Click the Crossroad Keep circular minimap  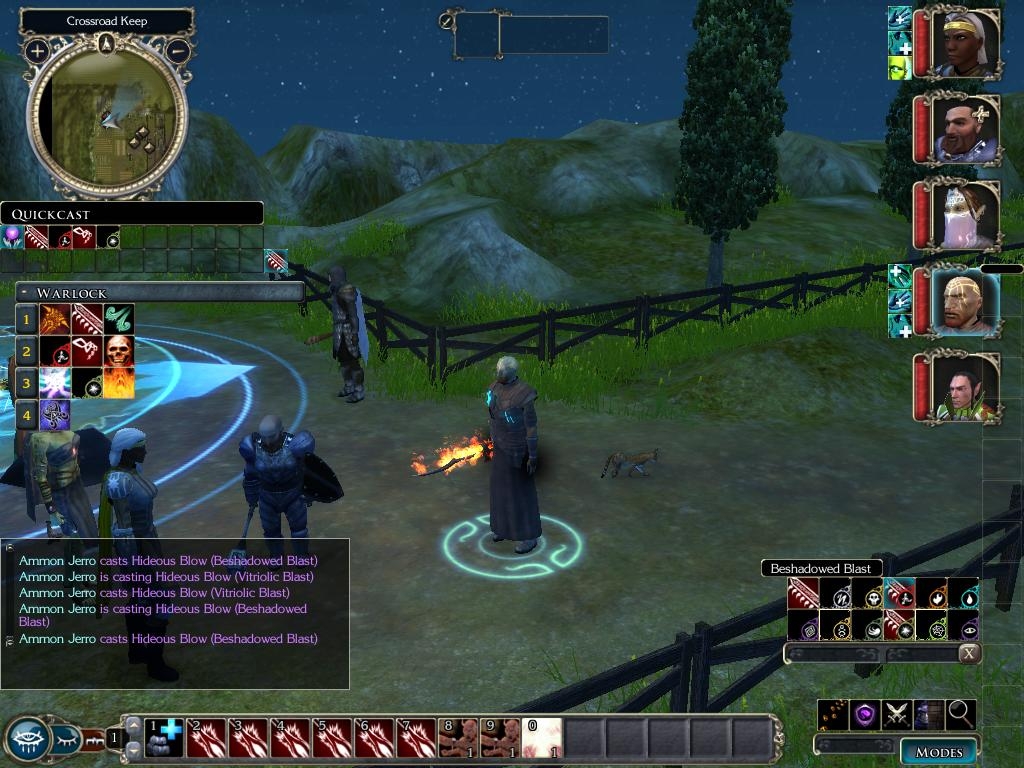click(106, 120)
